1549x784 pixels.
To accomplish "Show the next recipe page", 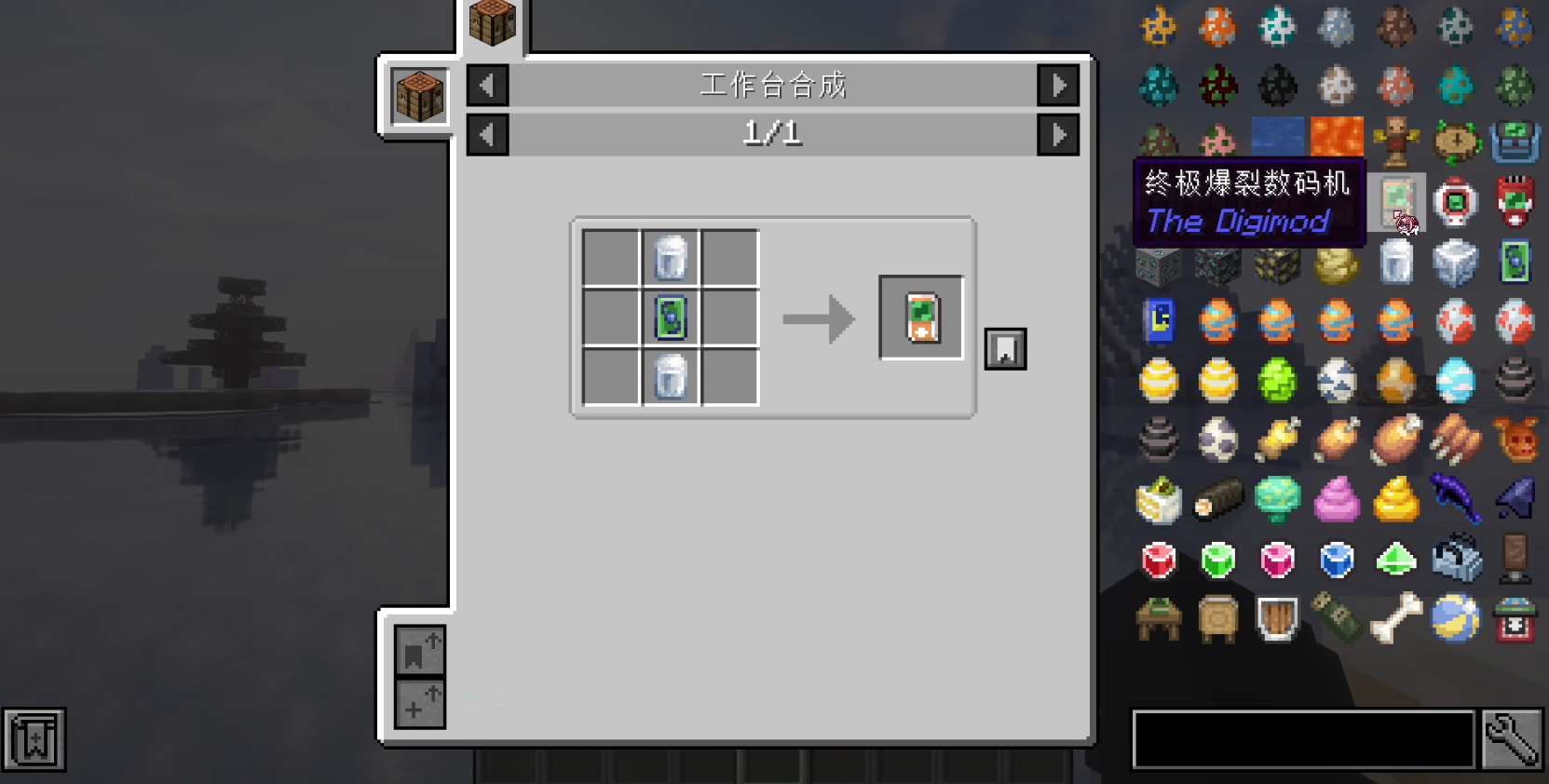I will click(1058, 135).
